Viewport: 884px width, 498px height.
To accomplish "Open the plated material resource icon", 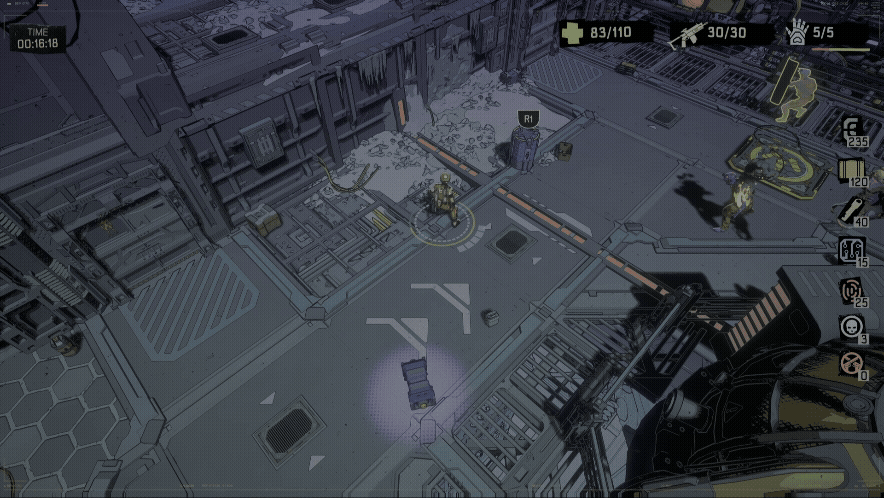I will (852, 169).
